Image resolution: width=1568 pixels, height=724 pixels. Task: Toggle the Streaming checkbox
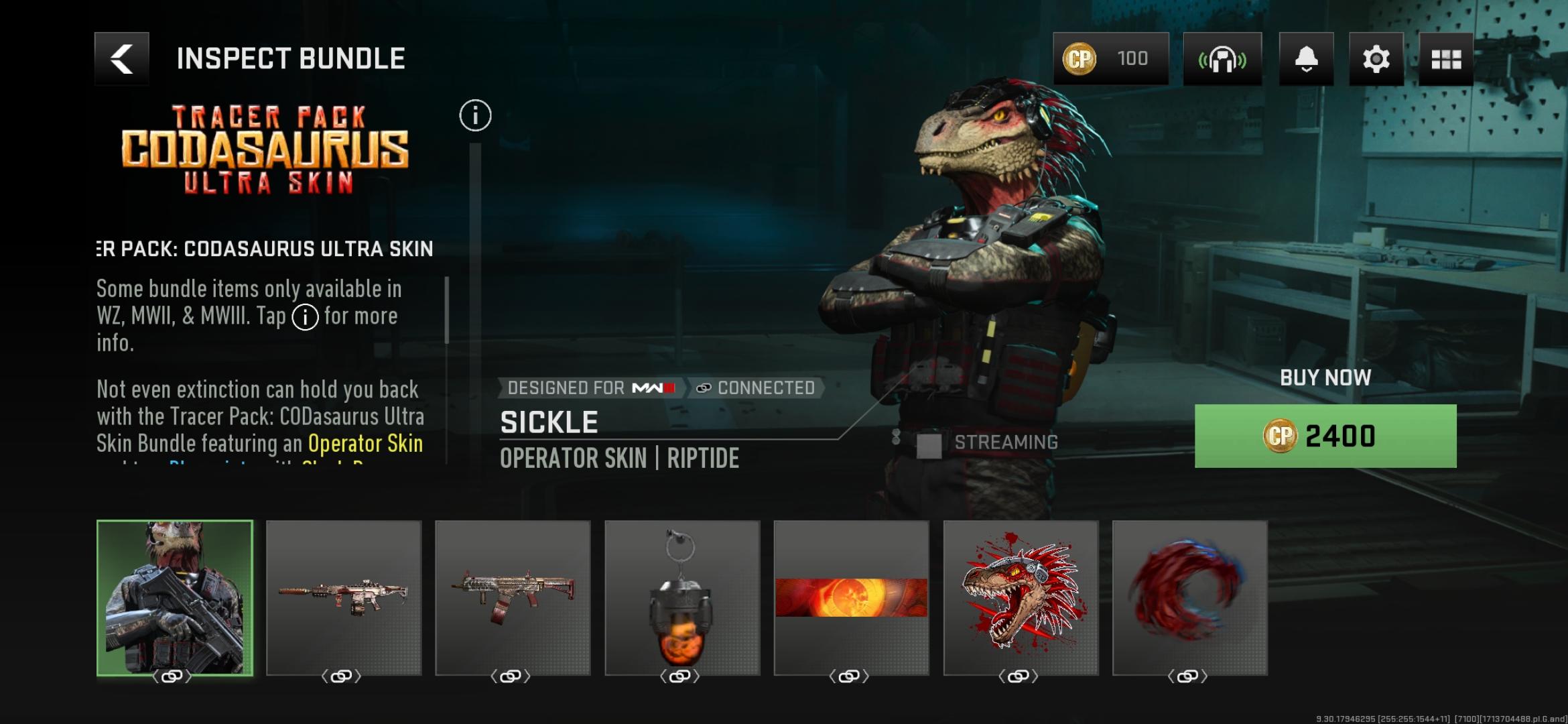[x=929, y=445]
